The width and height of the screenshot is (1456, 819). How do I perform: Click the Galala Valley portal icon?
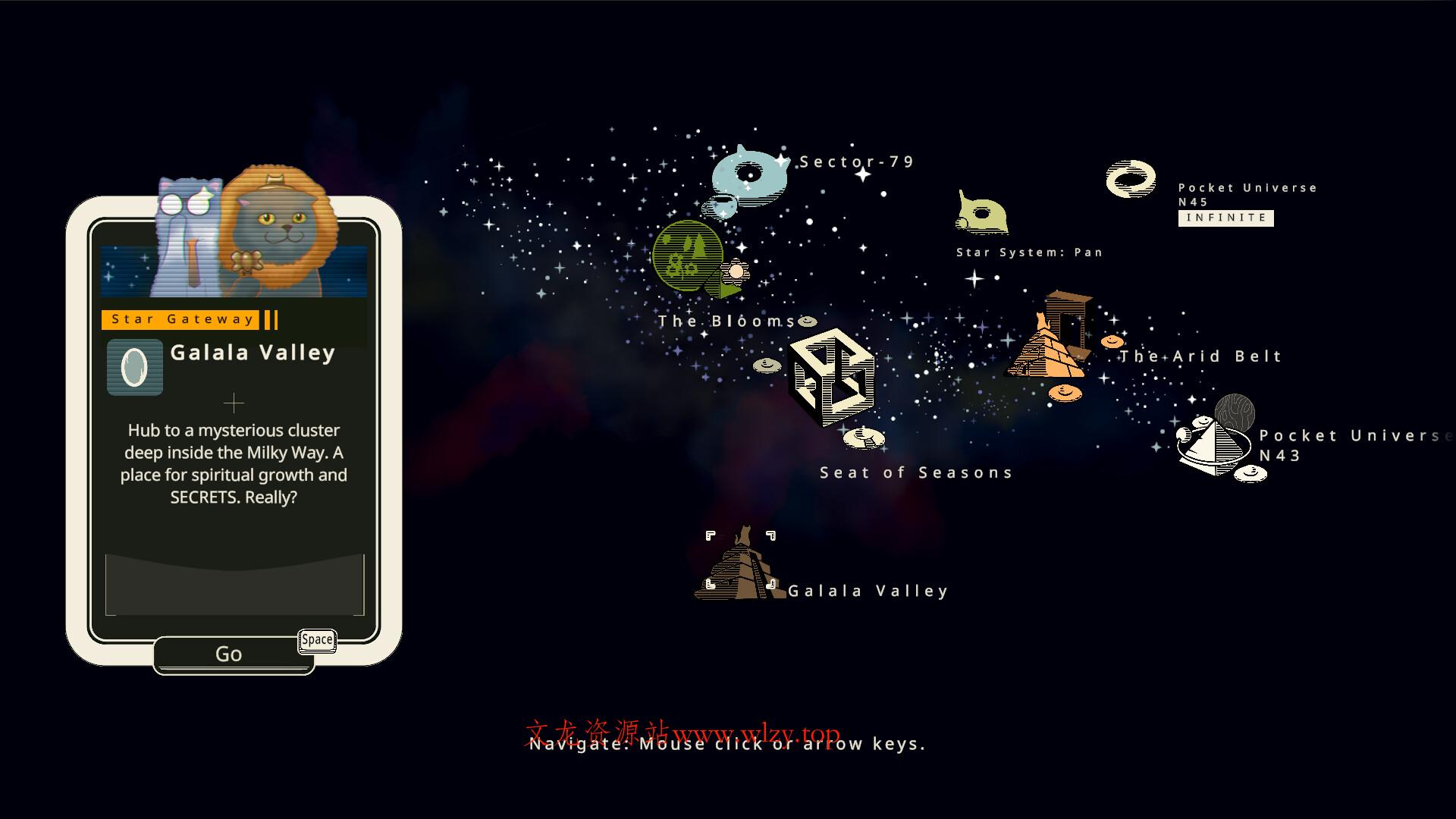point(135,367)
